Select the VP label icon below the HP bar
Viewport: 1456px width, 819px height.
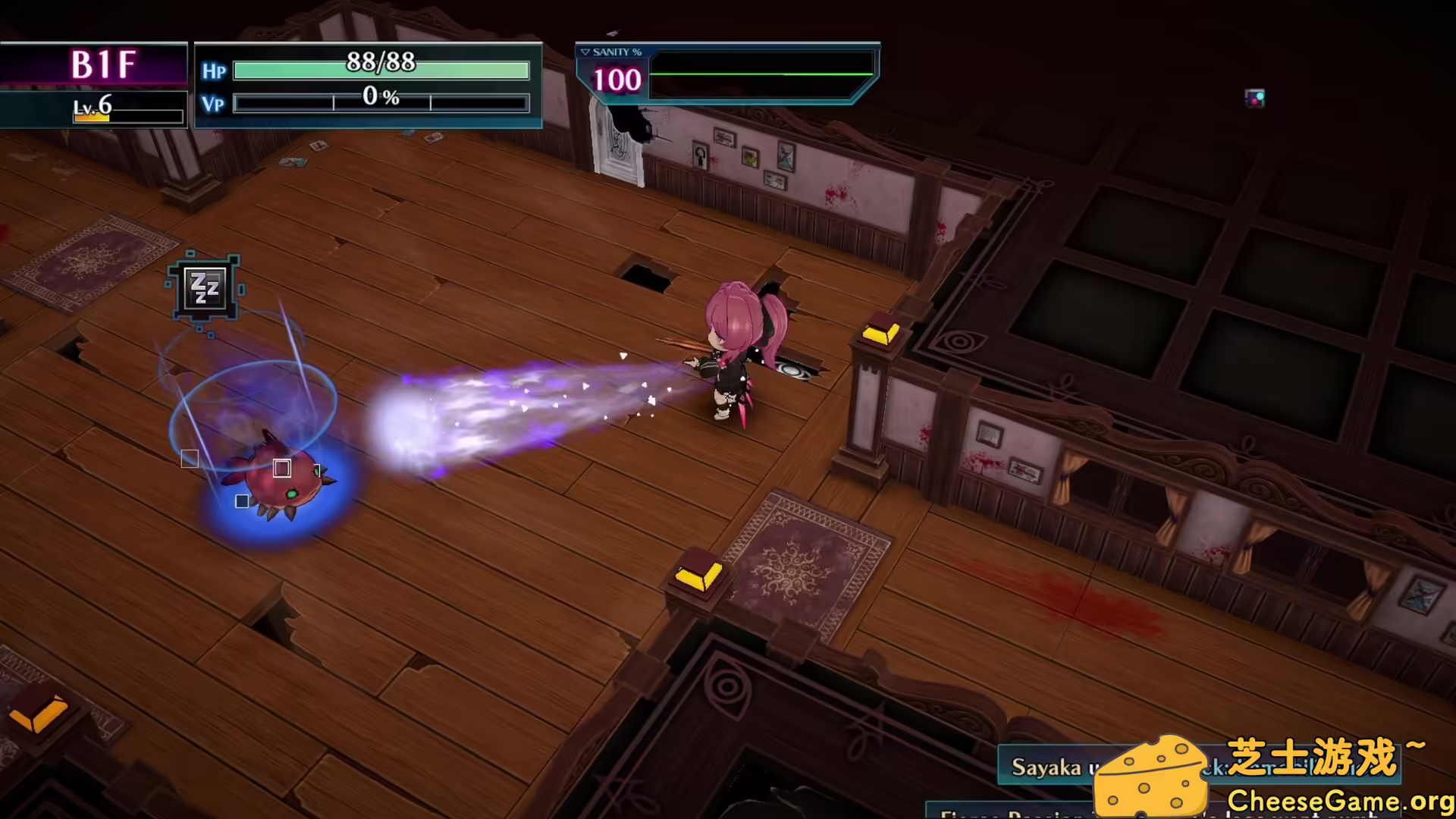pyautogui.click(x=213, y=105)
